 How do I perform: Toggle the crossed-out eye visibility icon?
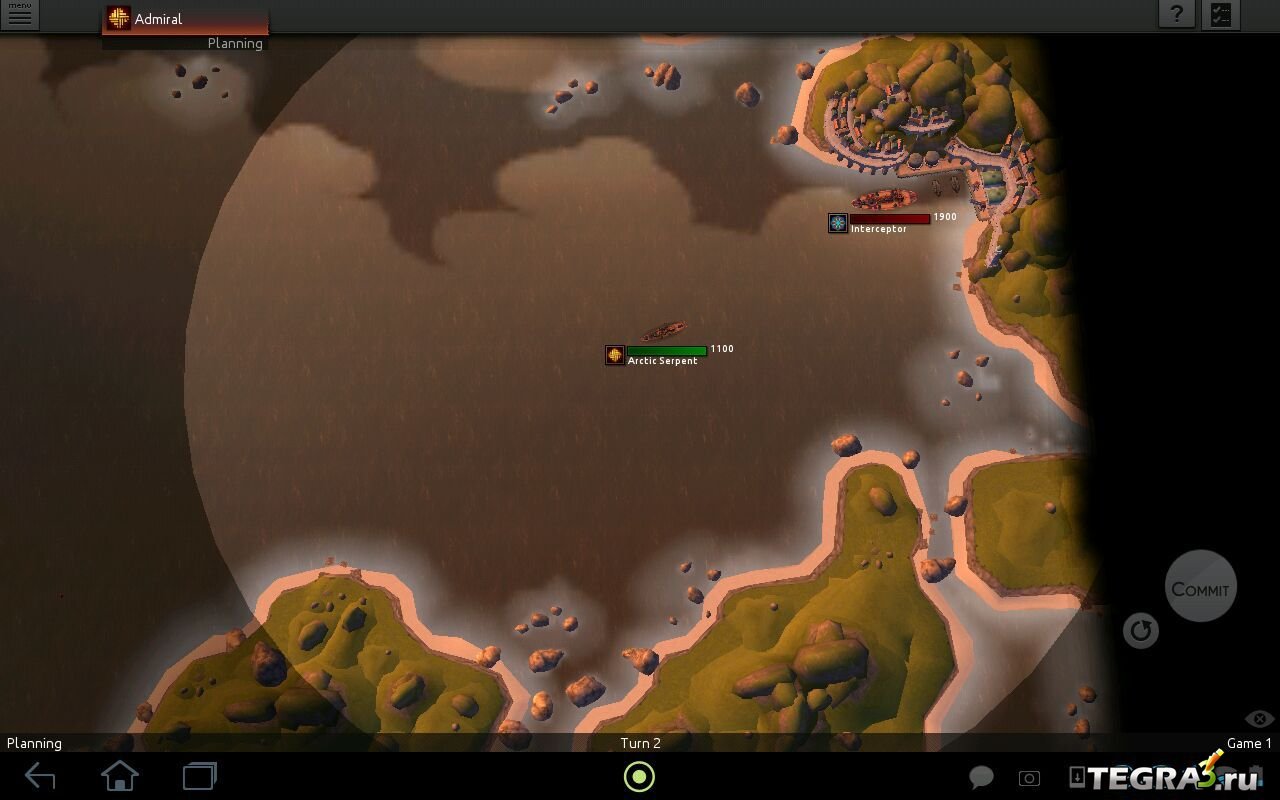coord(1259,719)
